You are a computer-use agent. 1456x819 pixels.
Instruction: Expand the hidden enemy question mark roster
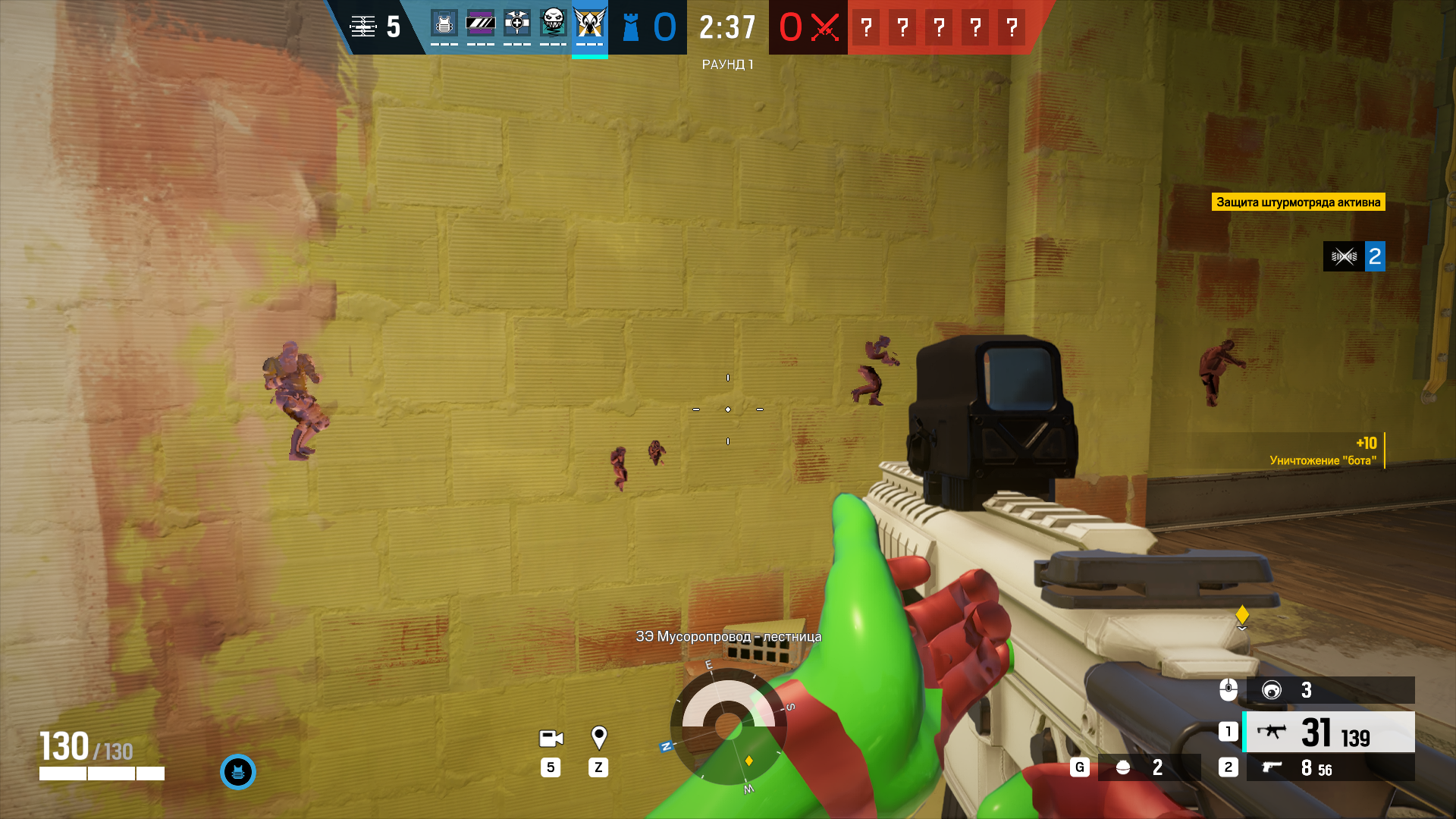pos(939,28)
